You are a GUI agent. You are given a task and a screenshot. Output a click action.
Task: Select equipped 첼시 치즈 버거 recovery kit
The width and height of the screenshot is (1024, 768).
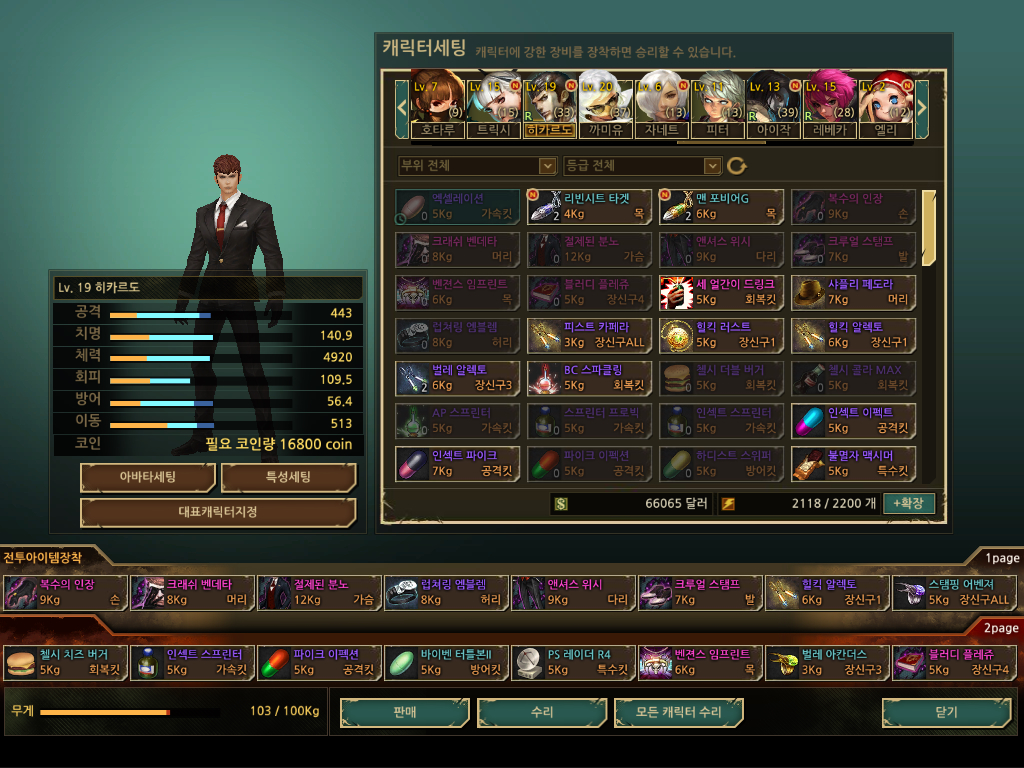[66, 662]
